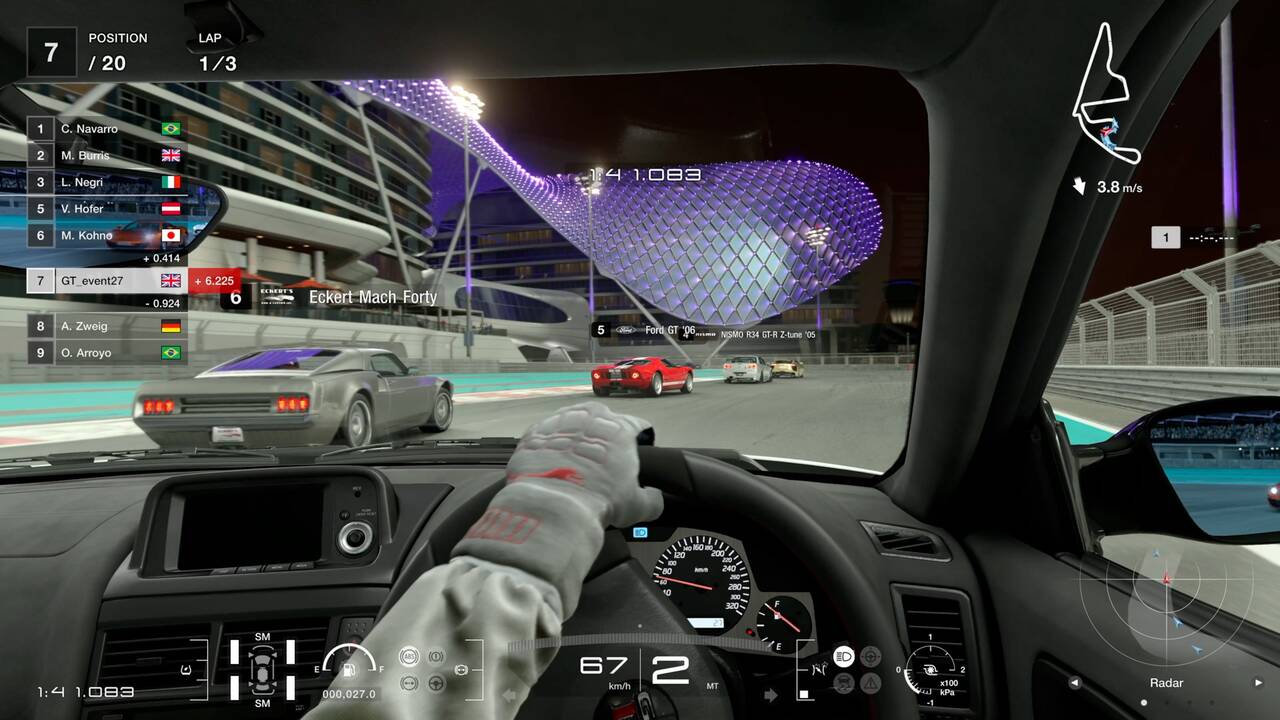Viewport: 1280px width, 720px height.
Task: Click the ABS indicator icon
Action: [x=408, y=657]
